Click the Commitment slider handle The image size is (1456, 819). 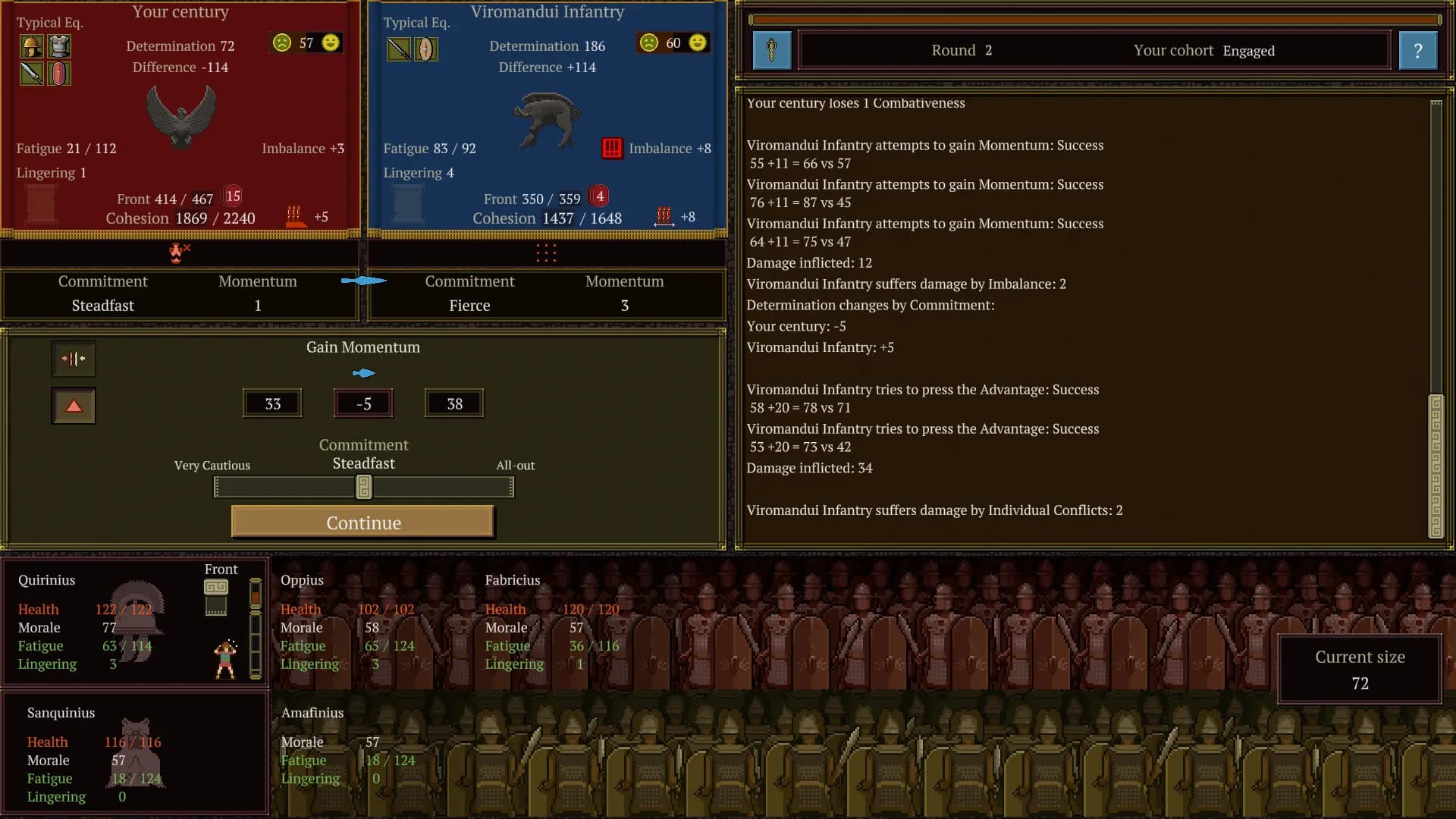pyautogui.click(x=364, y=487)
